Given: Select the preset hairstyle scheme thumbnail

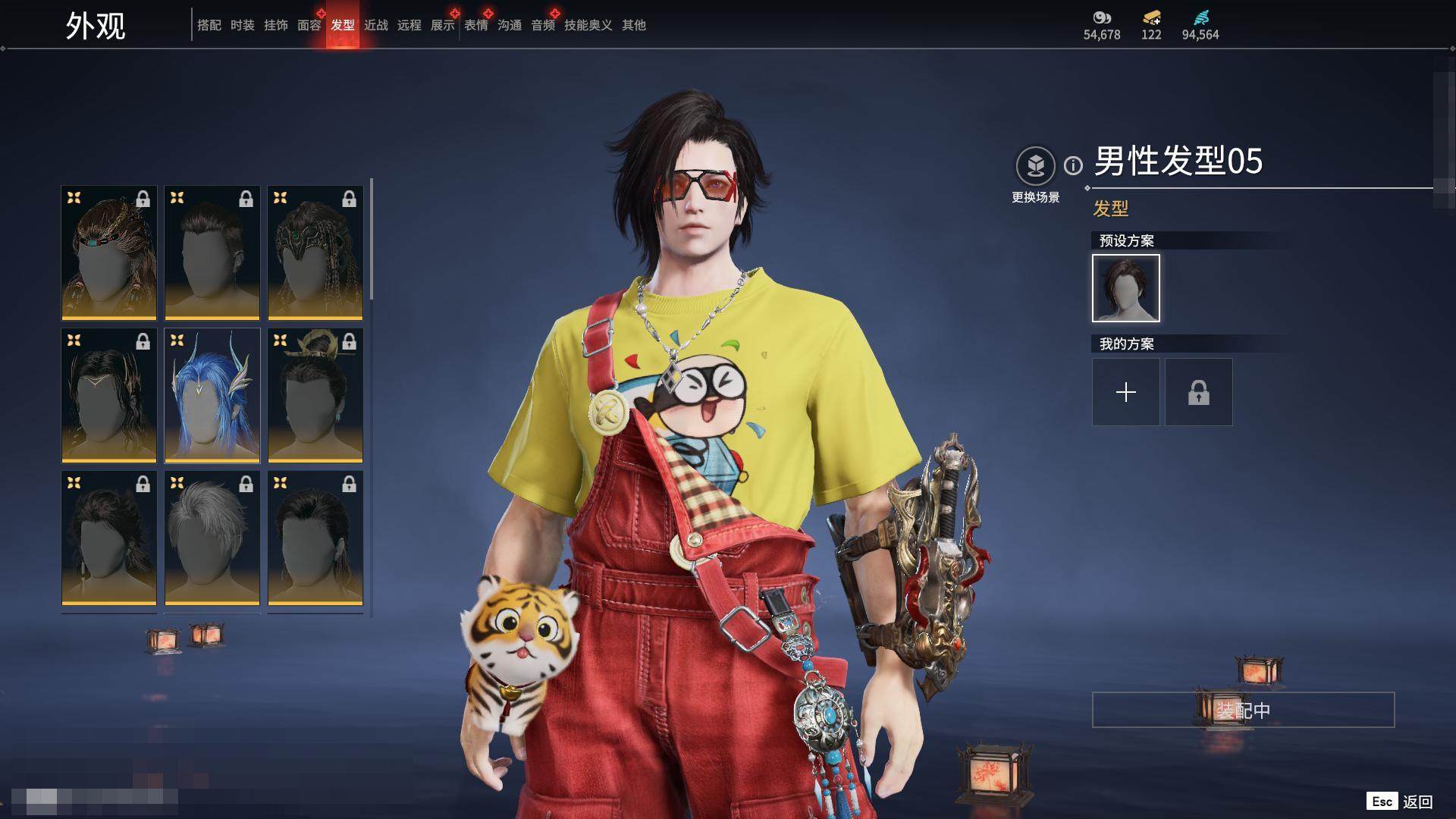Looking at the screenshot, I should [1126, 288].
